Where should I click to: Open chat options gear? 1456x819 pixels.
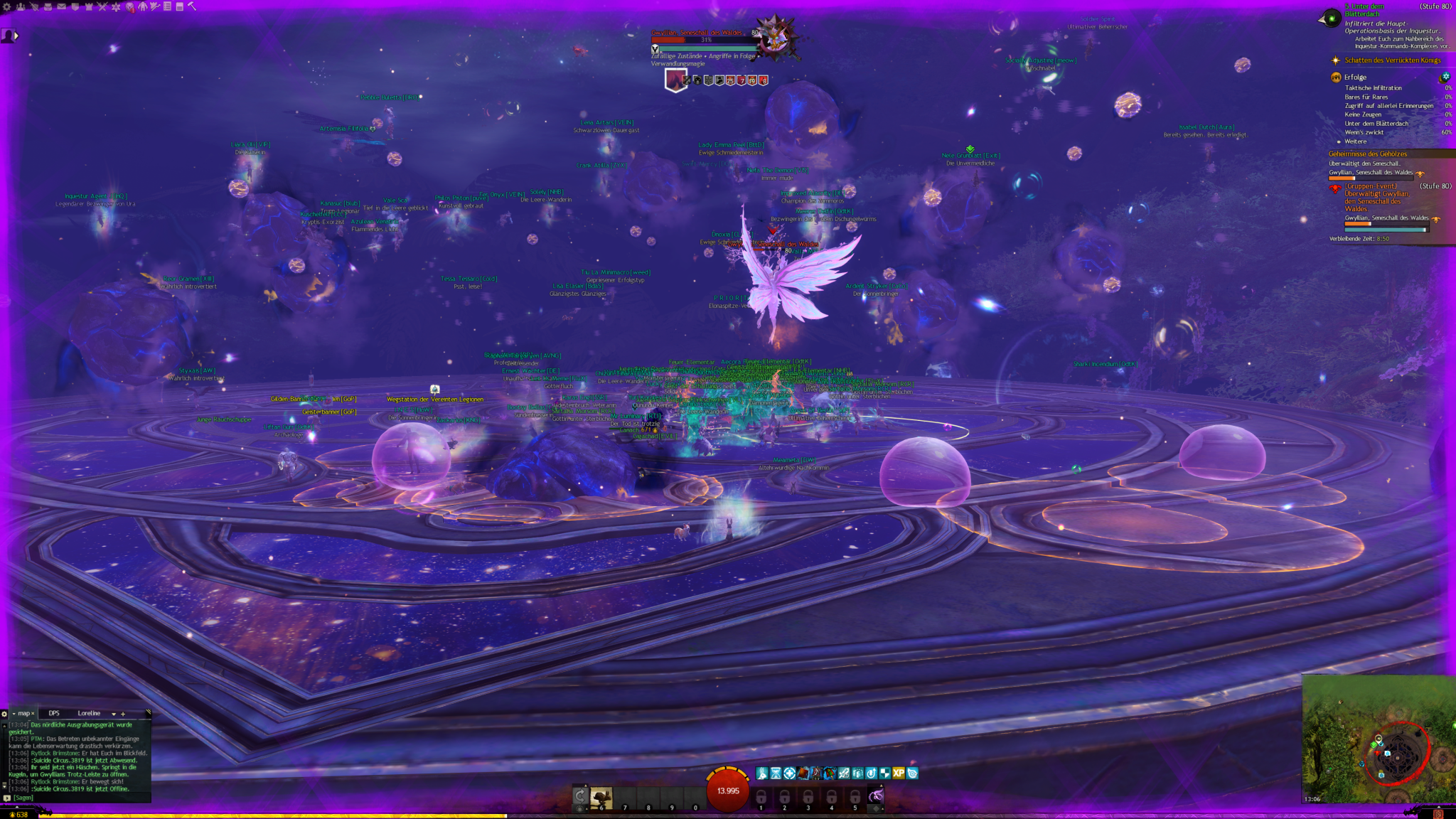coord(4,714)
